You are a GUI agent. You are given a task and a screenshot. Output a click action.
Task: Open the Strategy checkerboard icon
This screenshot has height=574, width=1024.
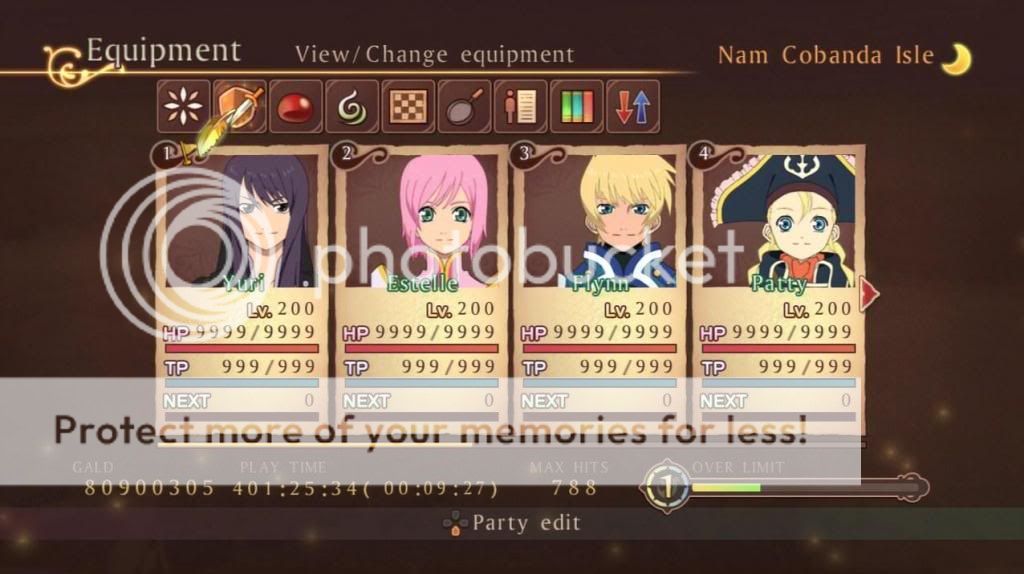point(408,107)
